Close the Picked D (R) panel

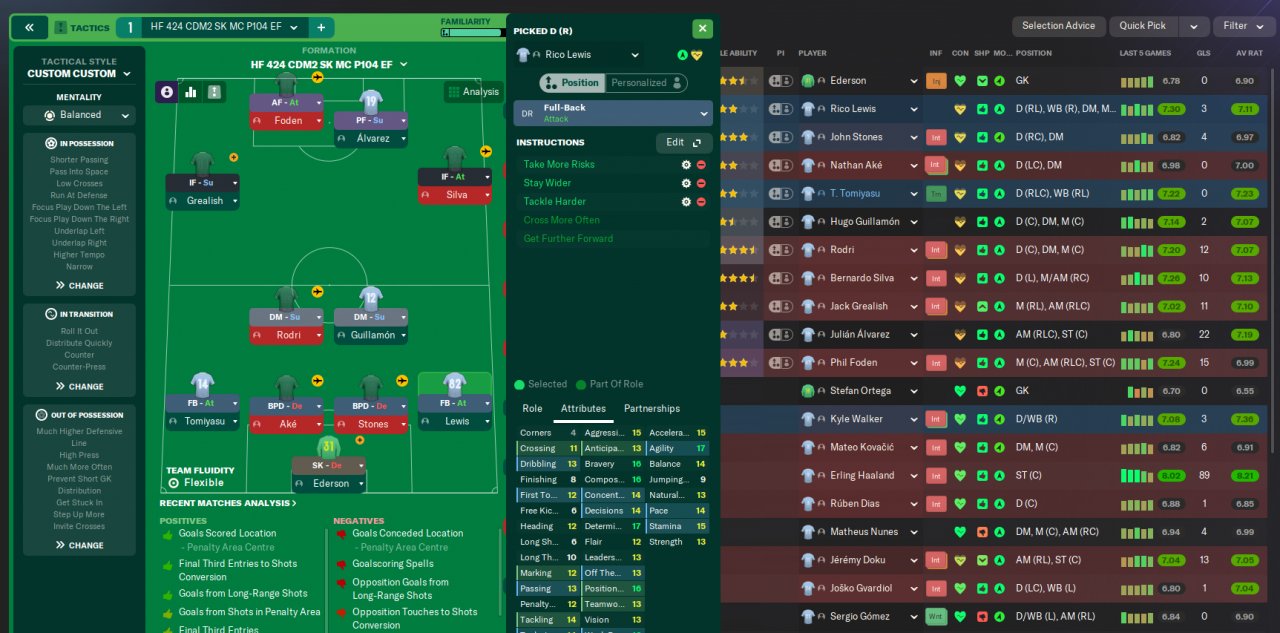702,29
